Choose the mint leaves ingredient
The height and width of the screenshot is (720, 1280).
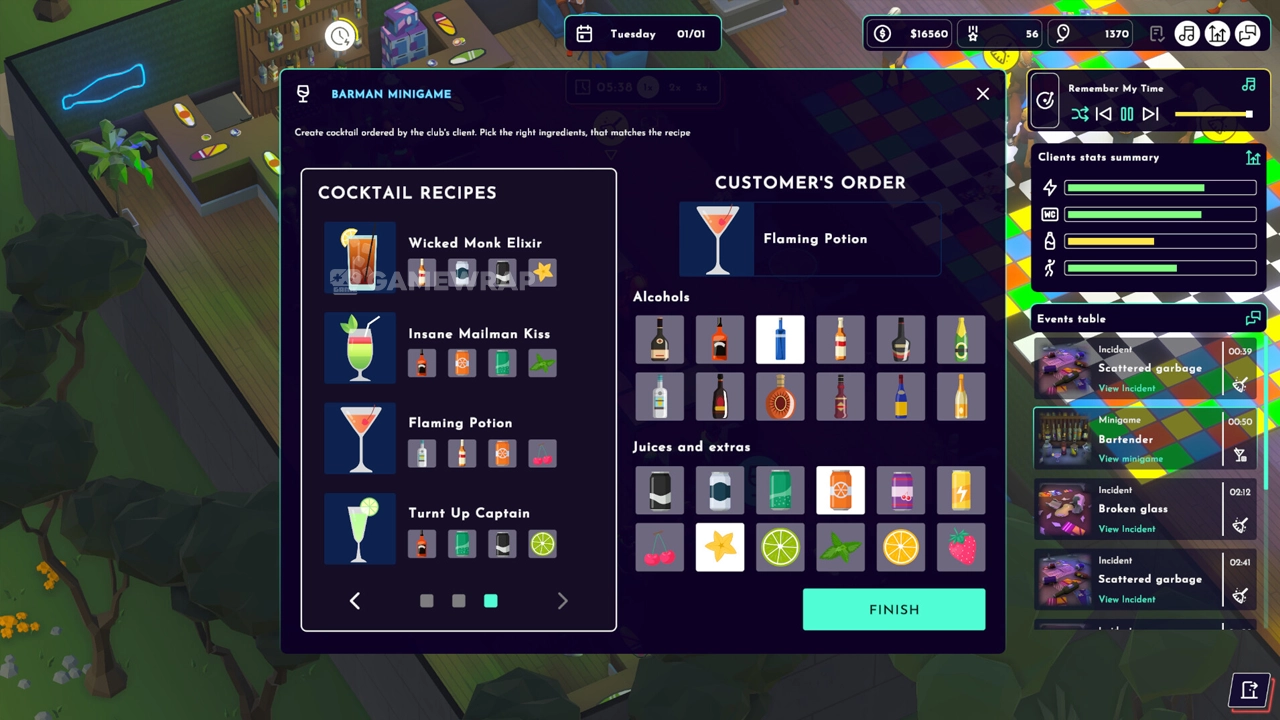[x=840, y=548]
